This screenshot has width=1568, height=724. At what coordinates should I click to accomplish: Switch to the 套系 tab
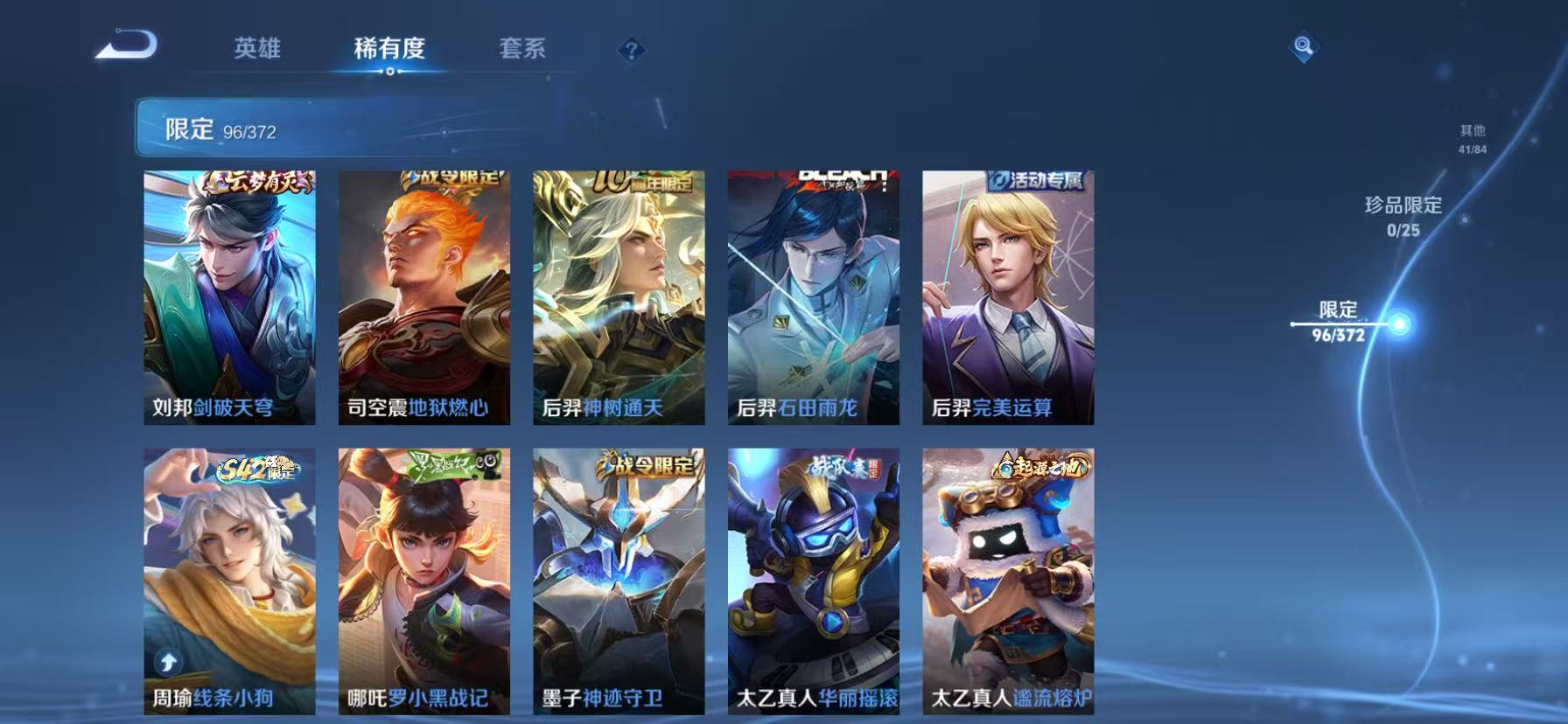[x=522, y=50]
